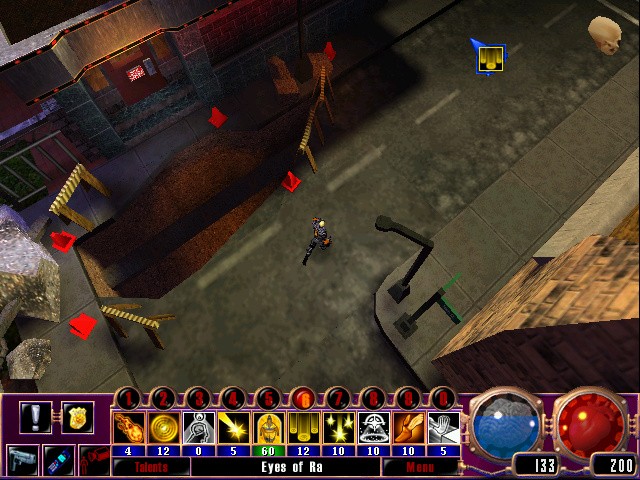Image resolution: width=640 pixels, height=480 pixels.
Task: Activate the white pyramid eye spell
Action: [373, 426]
